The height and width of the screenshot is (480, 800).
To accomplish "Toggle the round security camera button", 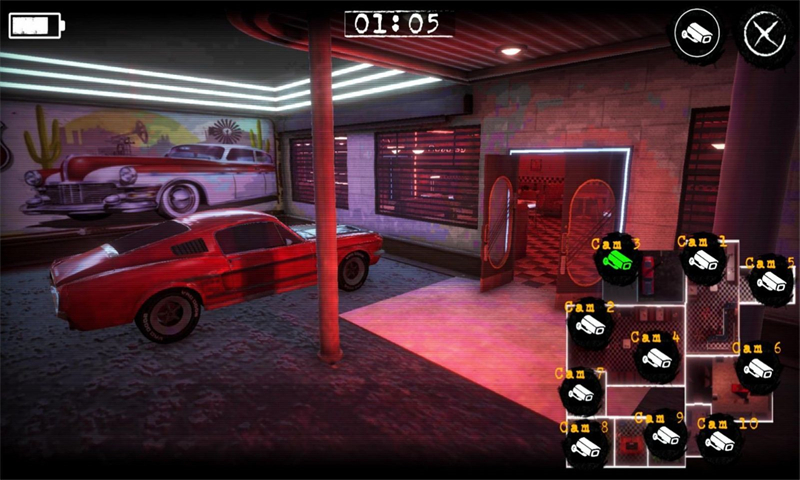I will [x=696, y=34].
